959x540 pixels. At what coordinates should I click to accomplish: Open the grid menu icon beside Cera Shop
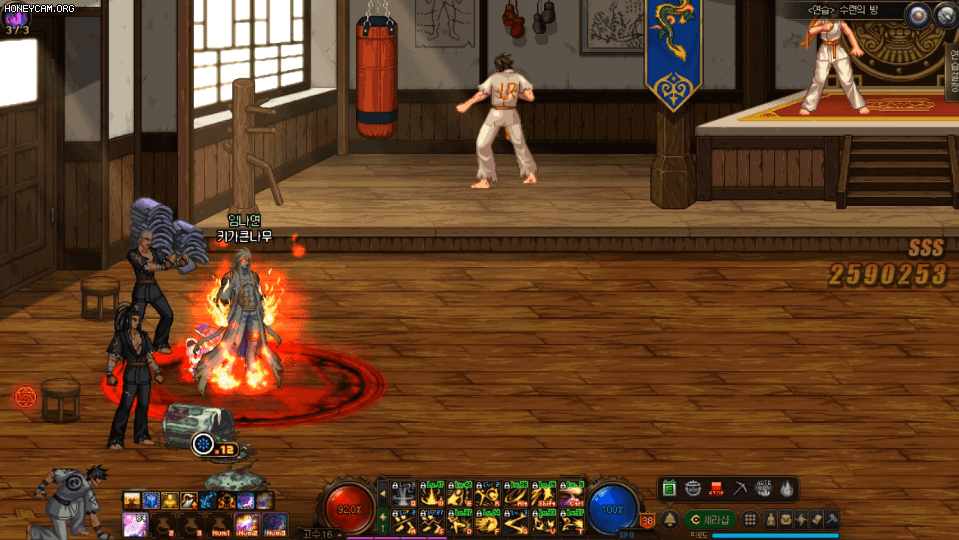coord(750,520)
